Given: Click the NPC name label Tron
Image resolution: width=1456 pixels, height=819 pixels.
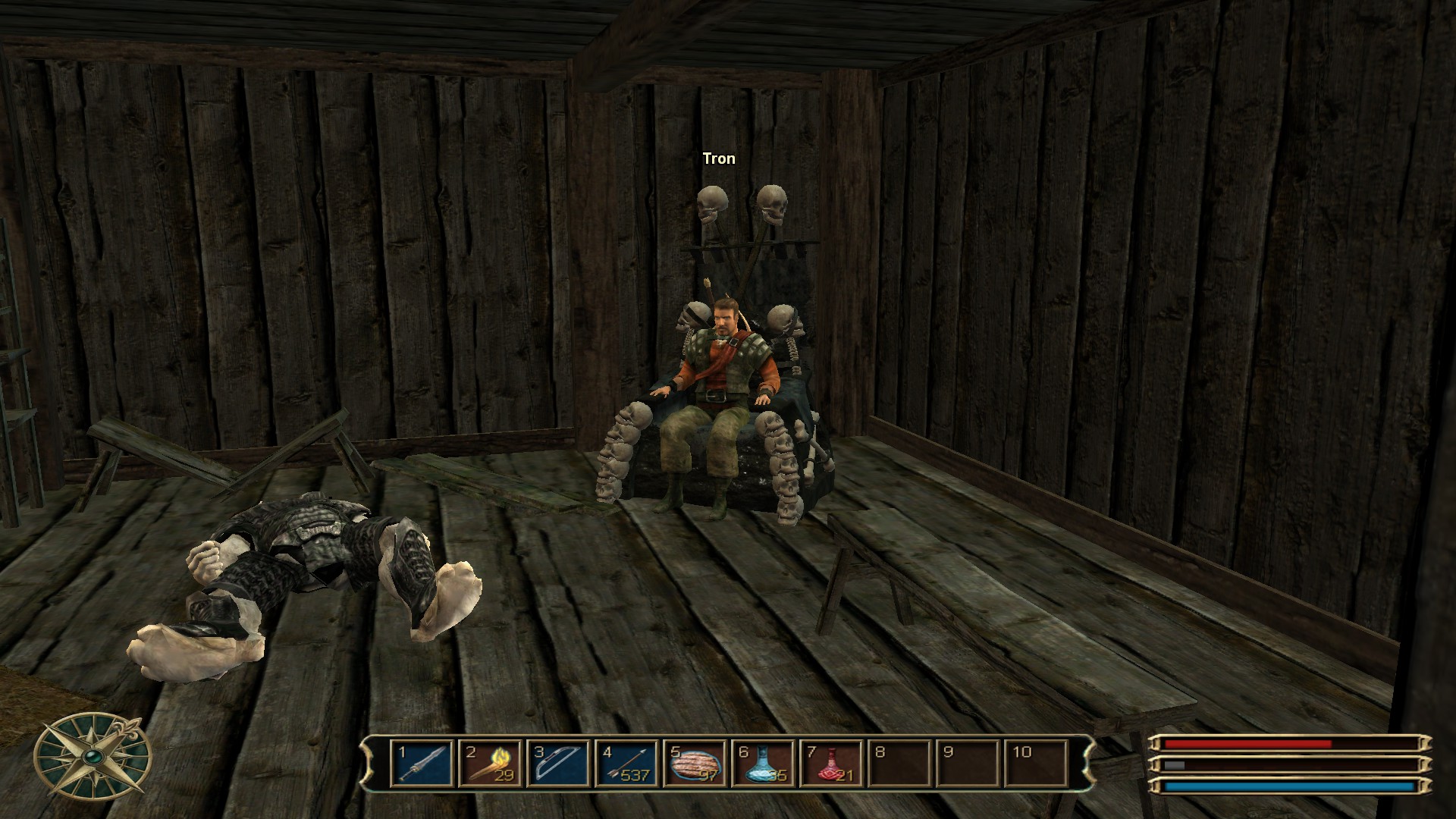Looking at the screenshot, I should click(x=717, y=158).
